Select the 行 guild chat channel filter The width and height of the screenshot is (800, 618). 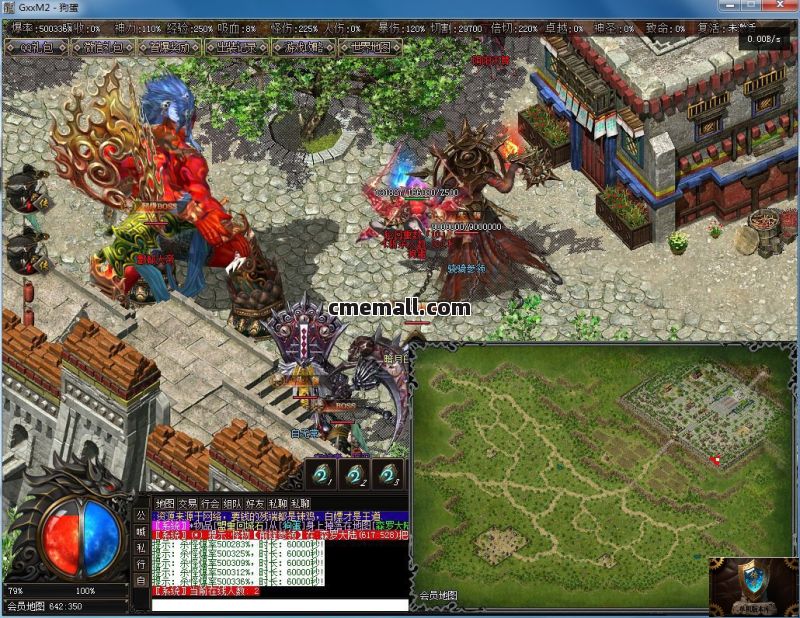click(141, 564)
